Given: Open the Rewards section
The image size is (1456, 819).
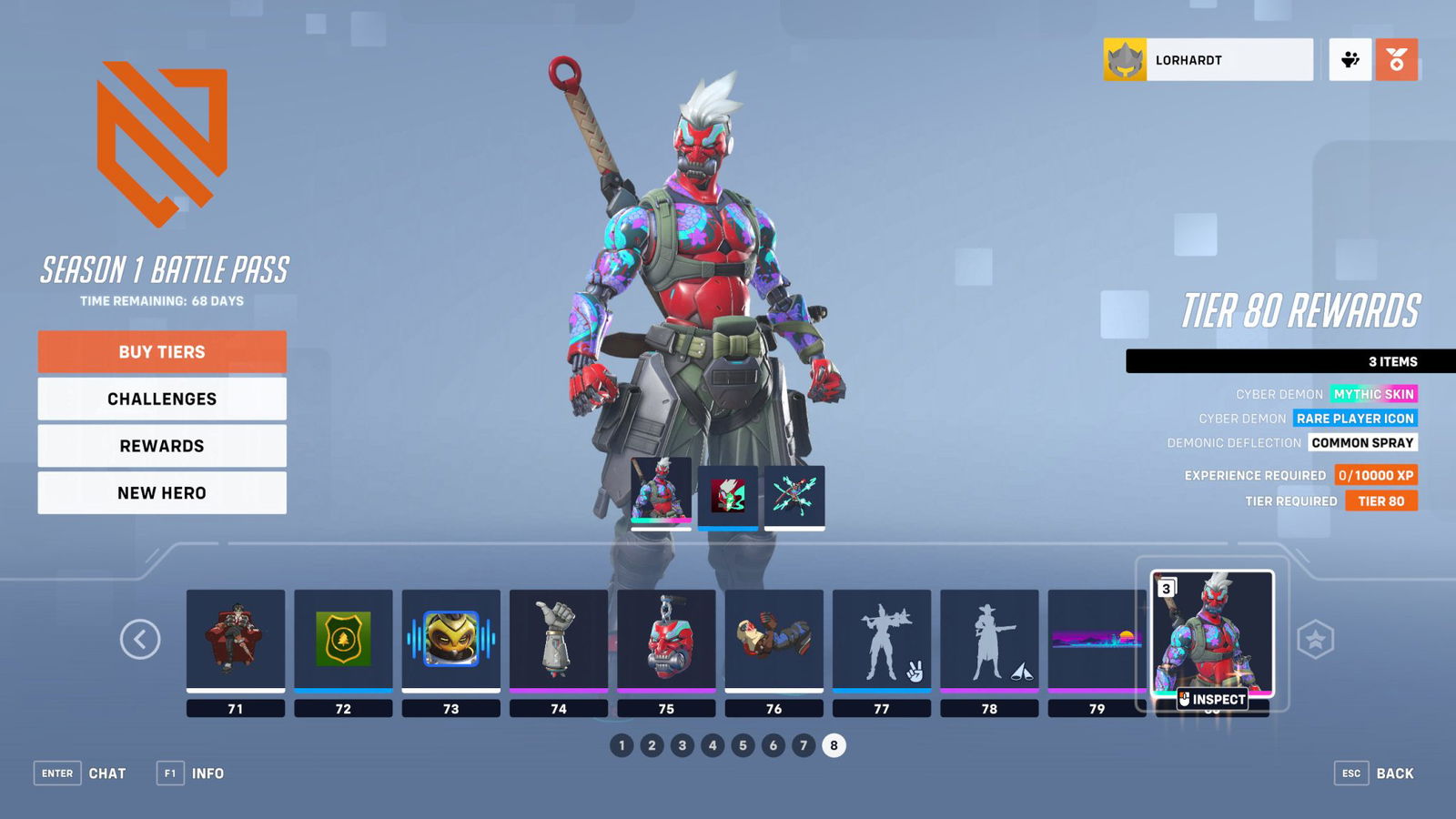Looking at the screenshot, I should (x=161, y=446).
